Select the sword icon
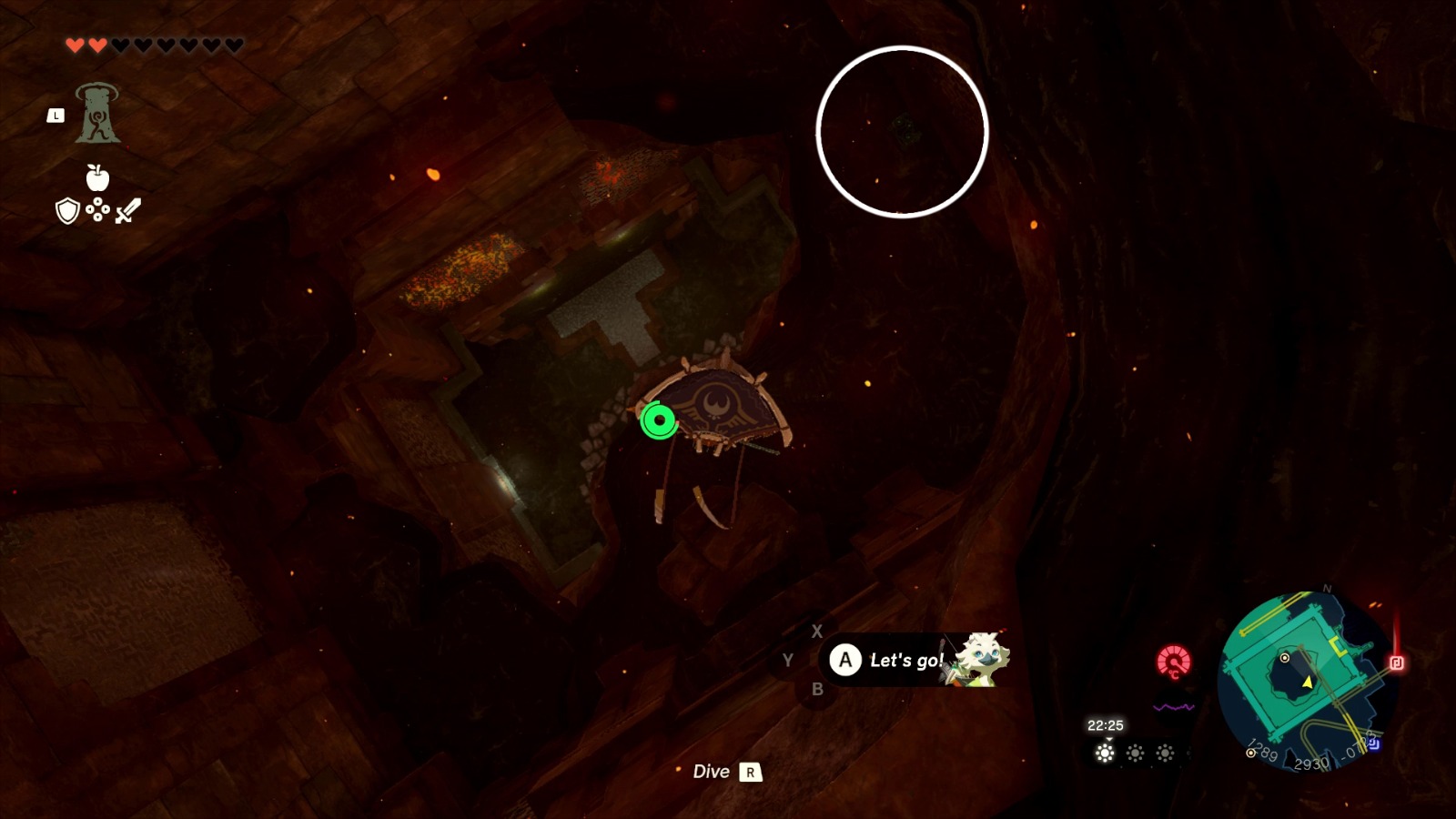Screen dimensions: 1456x819 (127, 210)
